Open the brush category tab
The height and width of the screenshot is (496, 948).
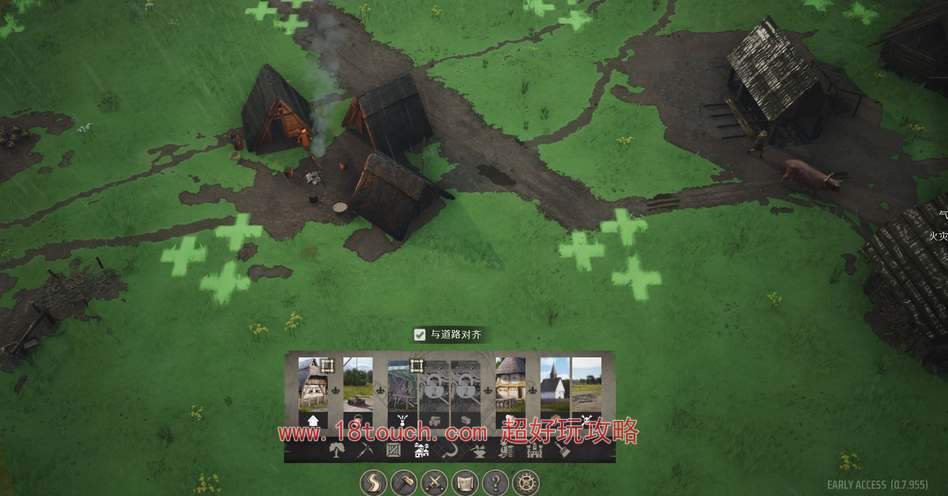[563, 451]
